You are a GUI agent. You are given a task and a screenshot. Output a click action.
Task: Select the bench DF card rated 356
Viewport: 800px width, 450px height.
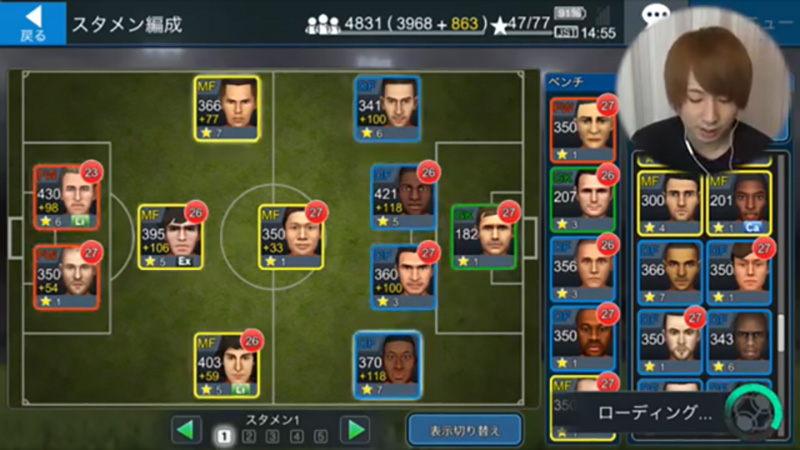click(581, 269)
